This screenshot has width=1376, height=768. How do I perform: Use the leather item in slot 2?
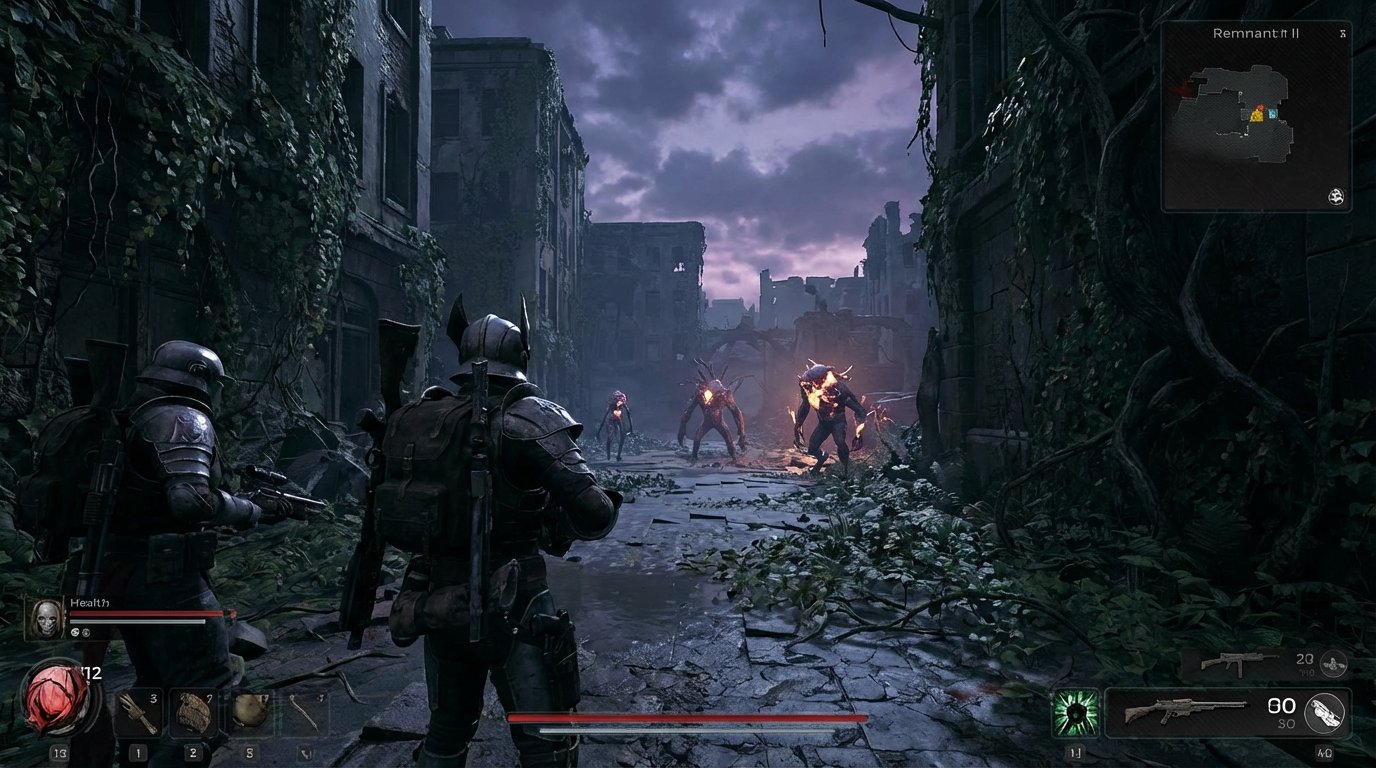(193, 710)
